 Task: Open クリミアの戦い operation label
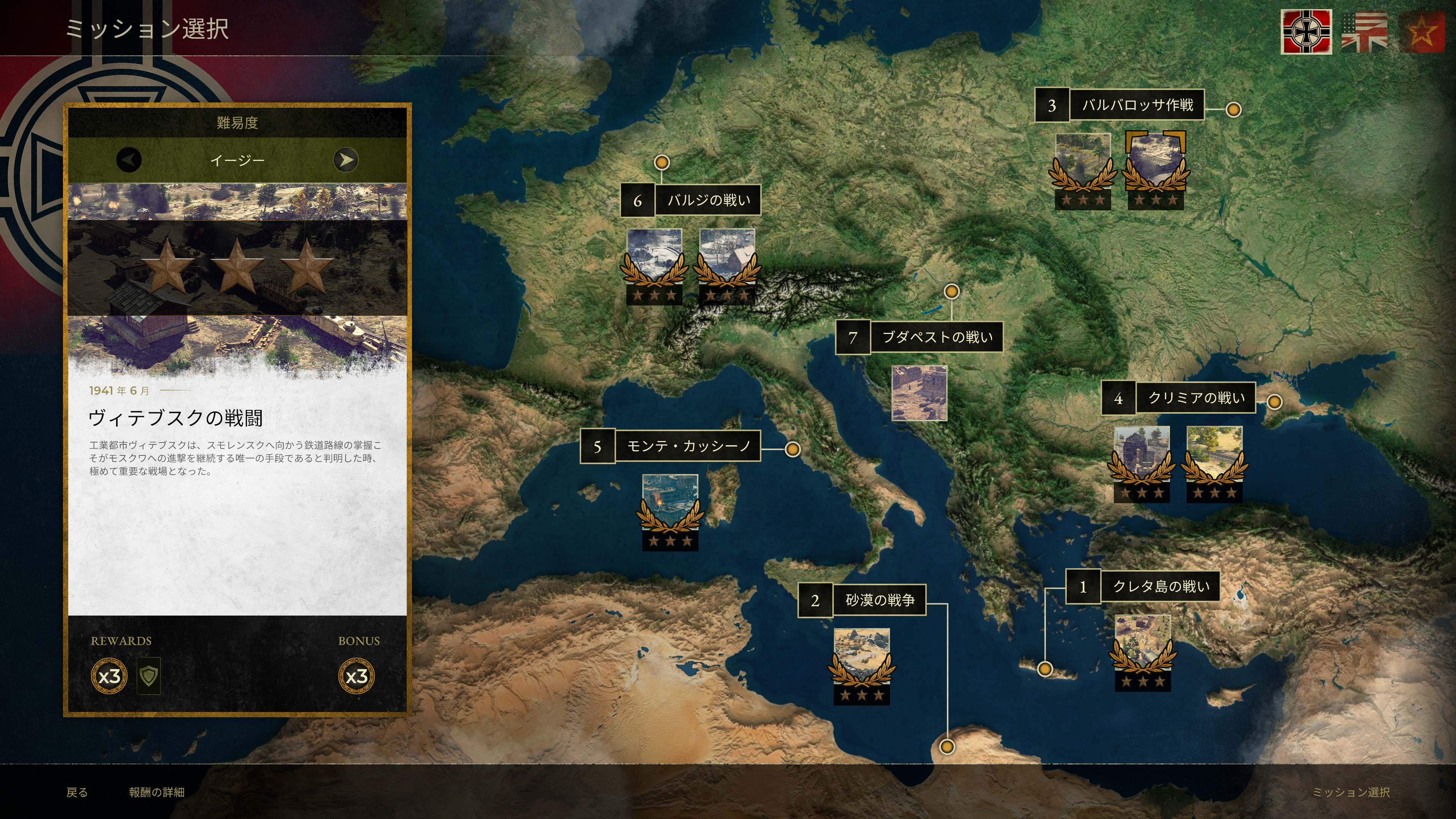coord(1195,398)
